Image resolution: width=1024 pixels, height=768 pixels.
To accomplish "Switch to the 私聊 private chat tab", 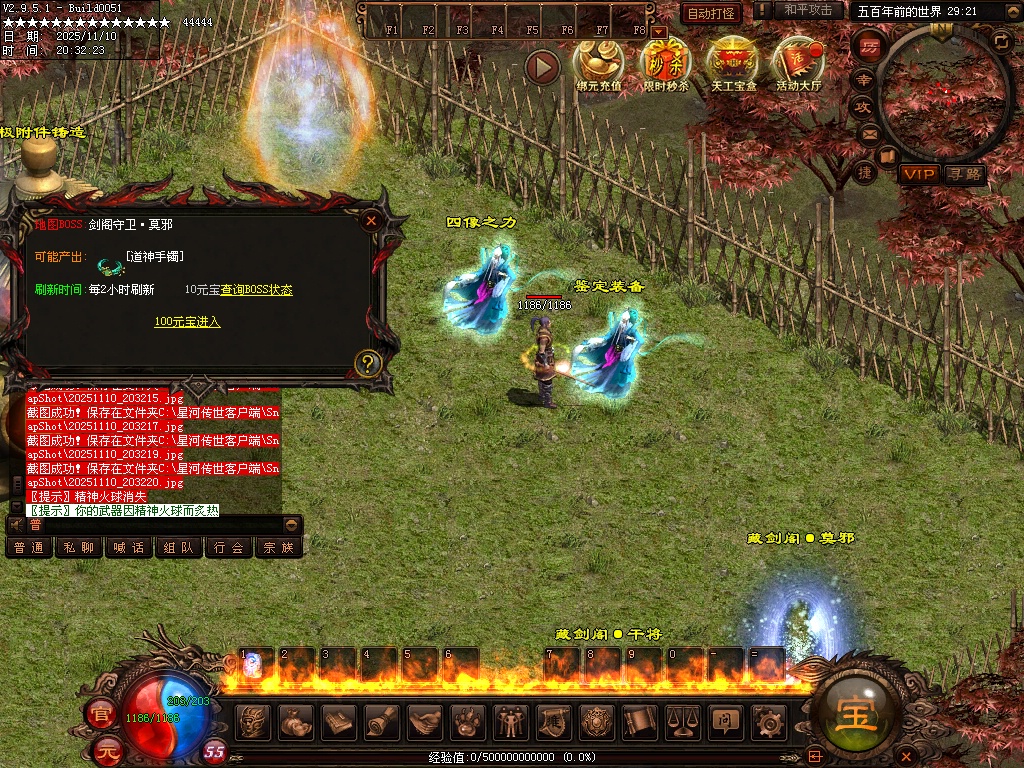I will (x=79, y=548).
